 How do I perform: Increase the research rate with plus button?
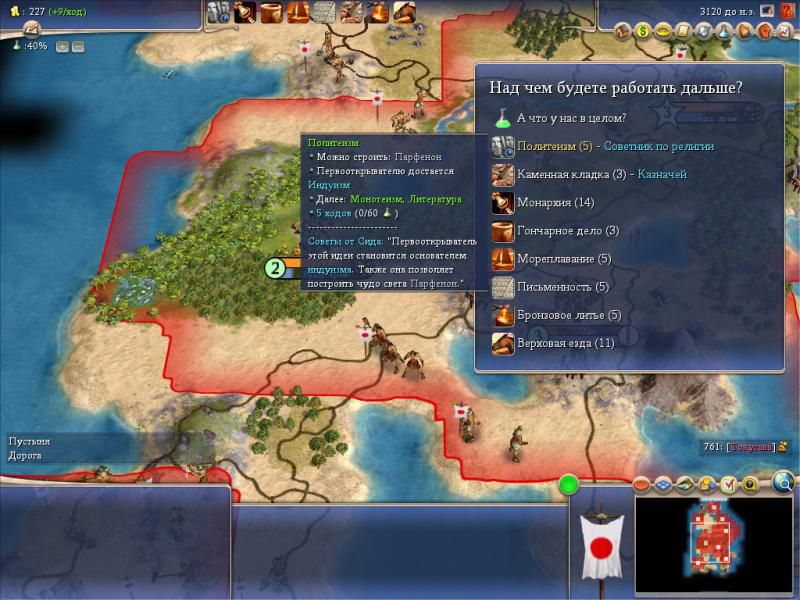pyautogui.click(x=62, y=46)
